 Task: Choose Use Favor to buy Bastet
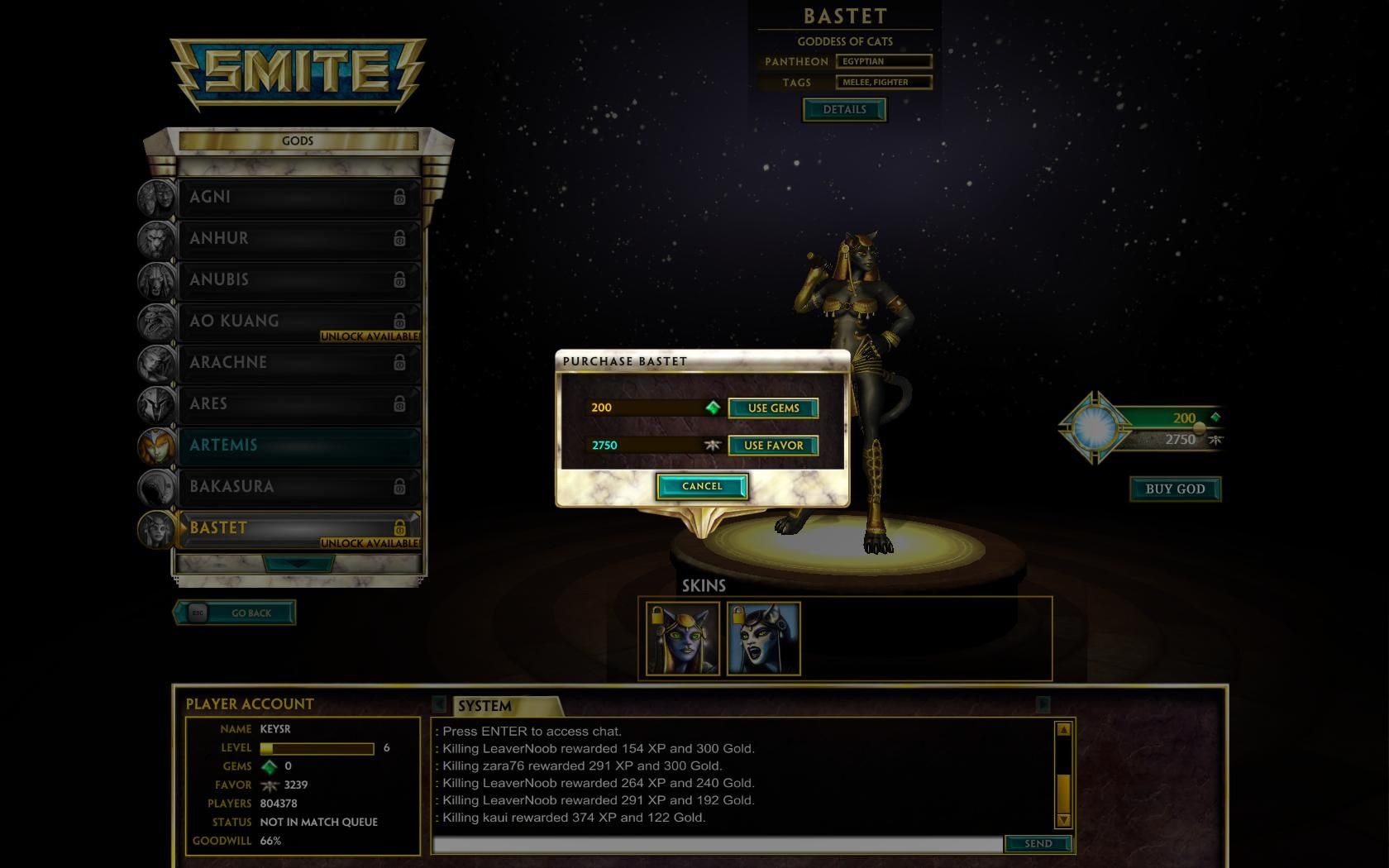pos(773,446)
